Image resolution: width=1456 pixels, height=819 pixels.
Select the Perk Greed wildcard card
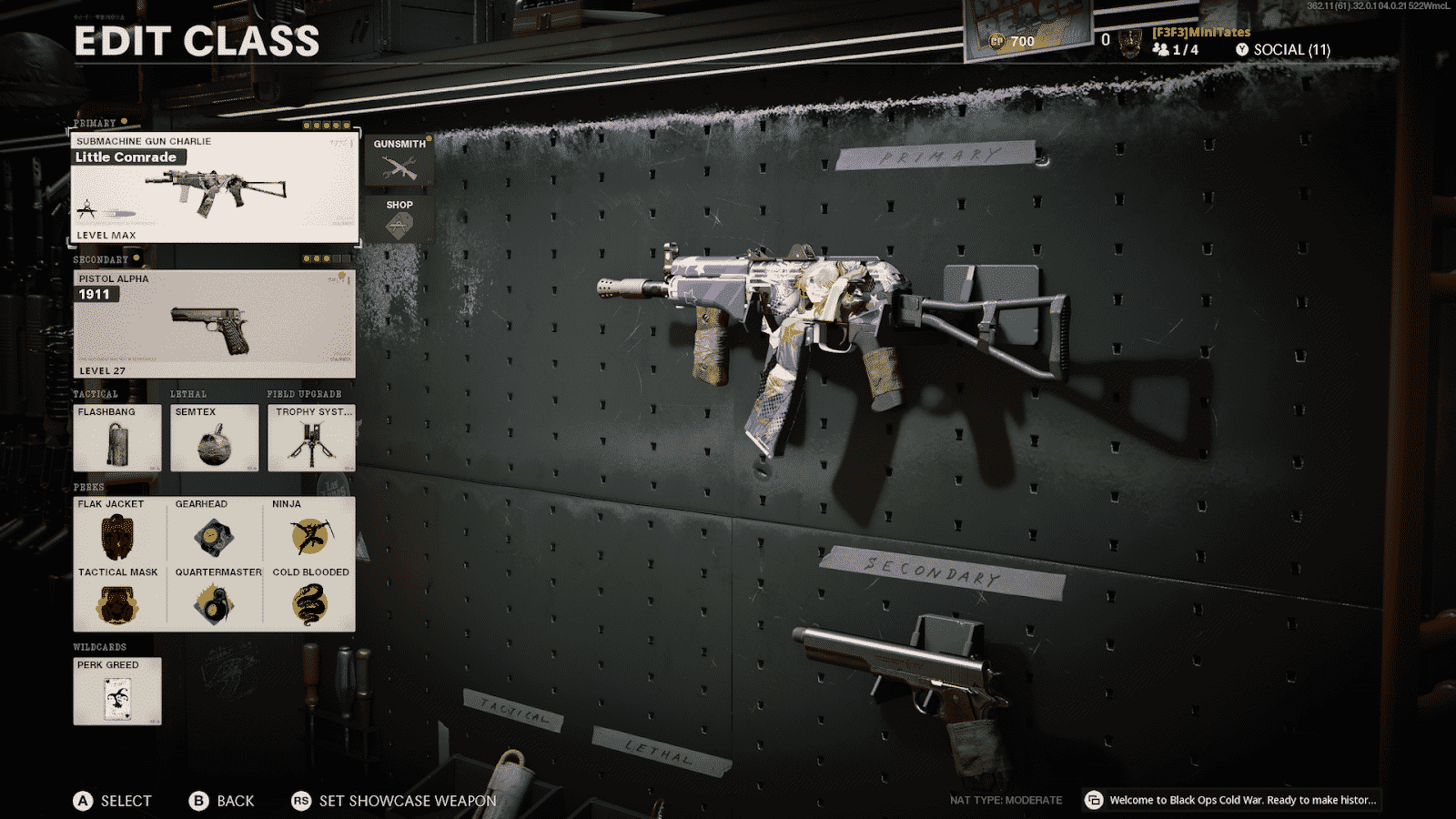(x=117, y=692)
